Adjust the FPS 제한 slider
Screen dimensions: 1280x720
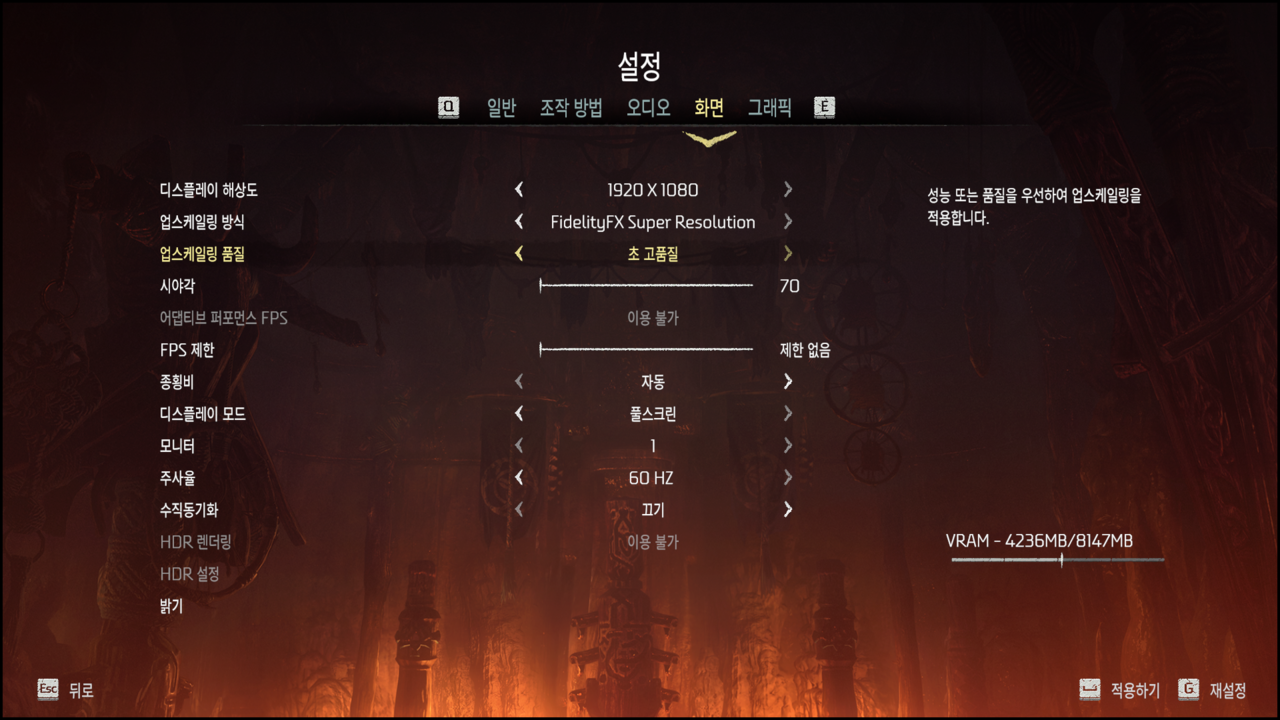tap(646, 350)
